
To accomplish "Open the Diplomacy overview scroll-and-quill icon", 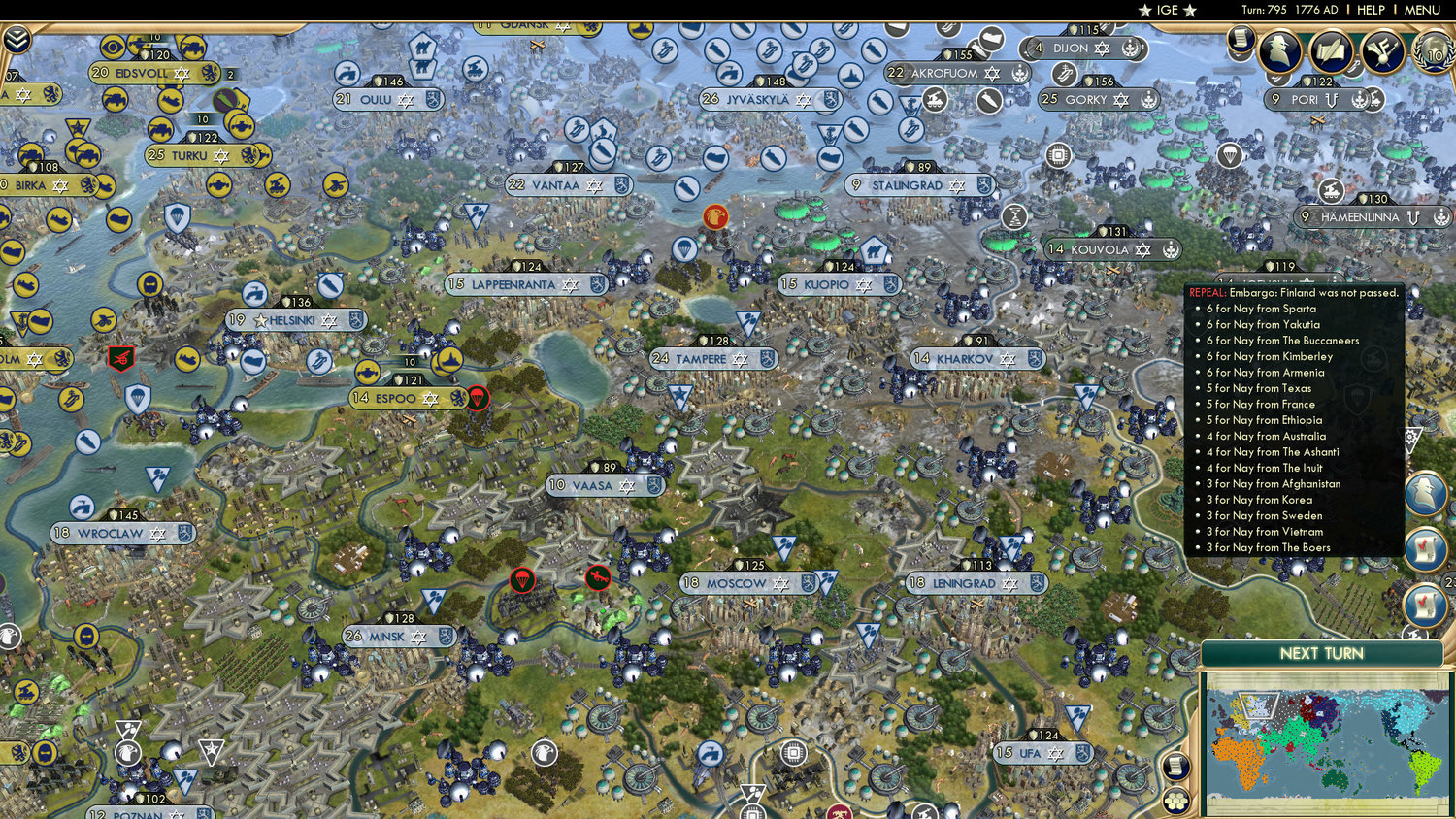I will click(1331, 52).
